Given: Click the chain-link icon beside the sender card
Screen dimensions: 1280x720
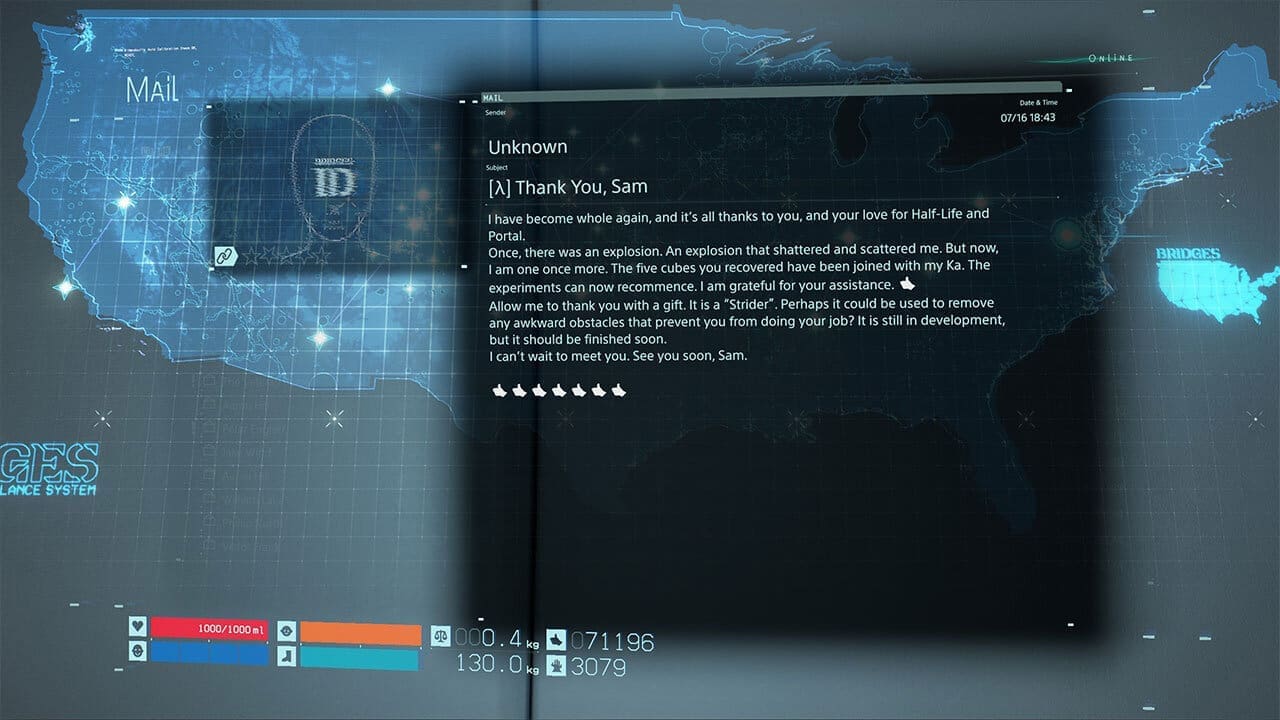Looking at the screenshot, I should click(x=226, y=256).
